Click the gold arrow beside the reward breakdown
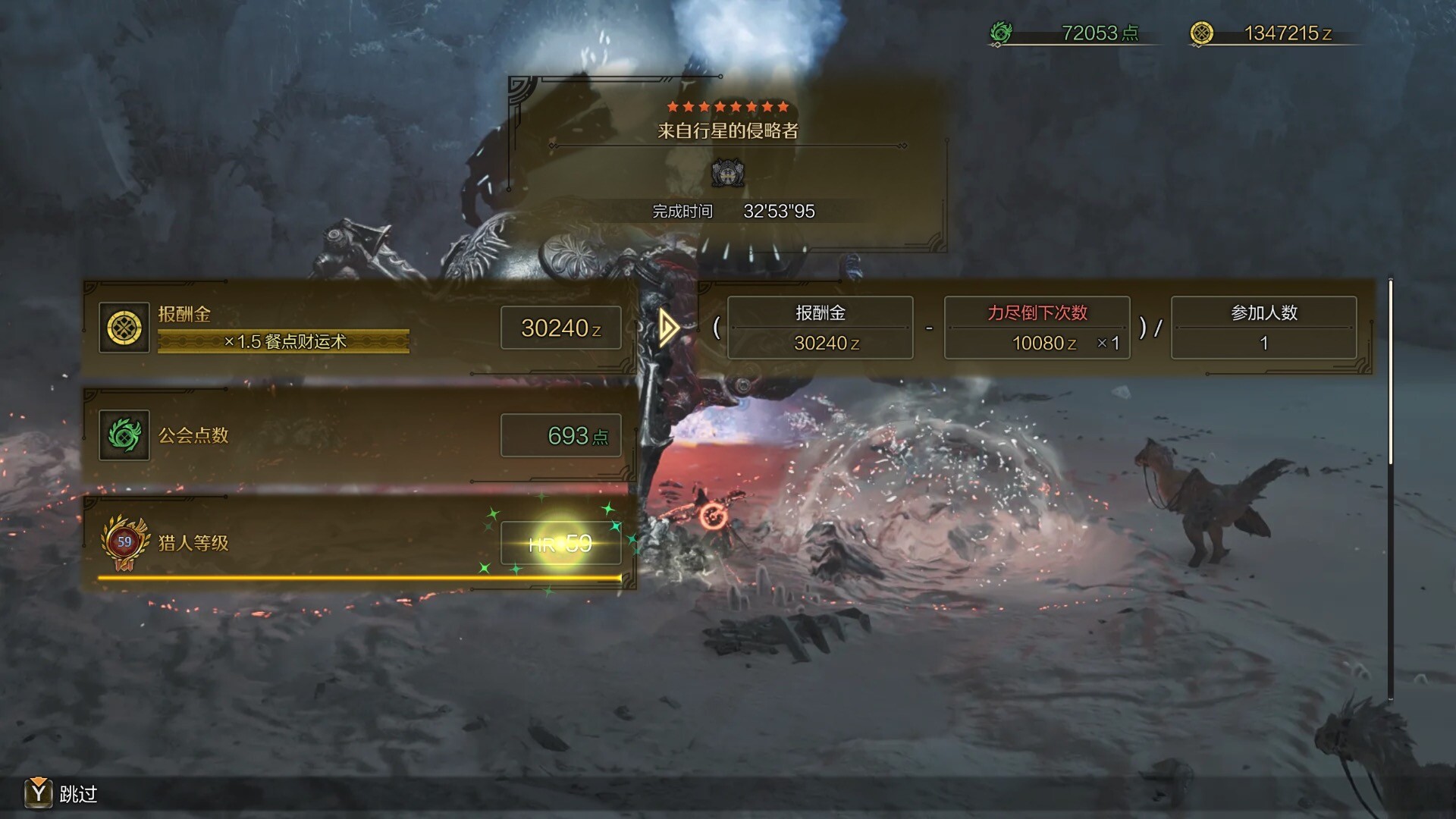Image resolution: width=1456 pixels, height=819 pixels. [x=668, y=328]
